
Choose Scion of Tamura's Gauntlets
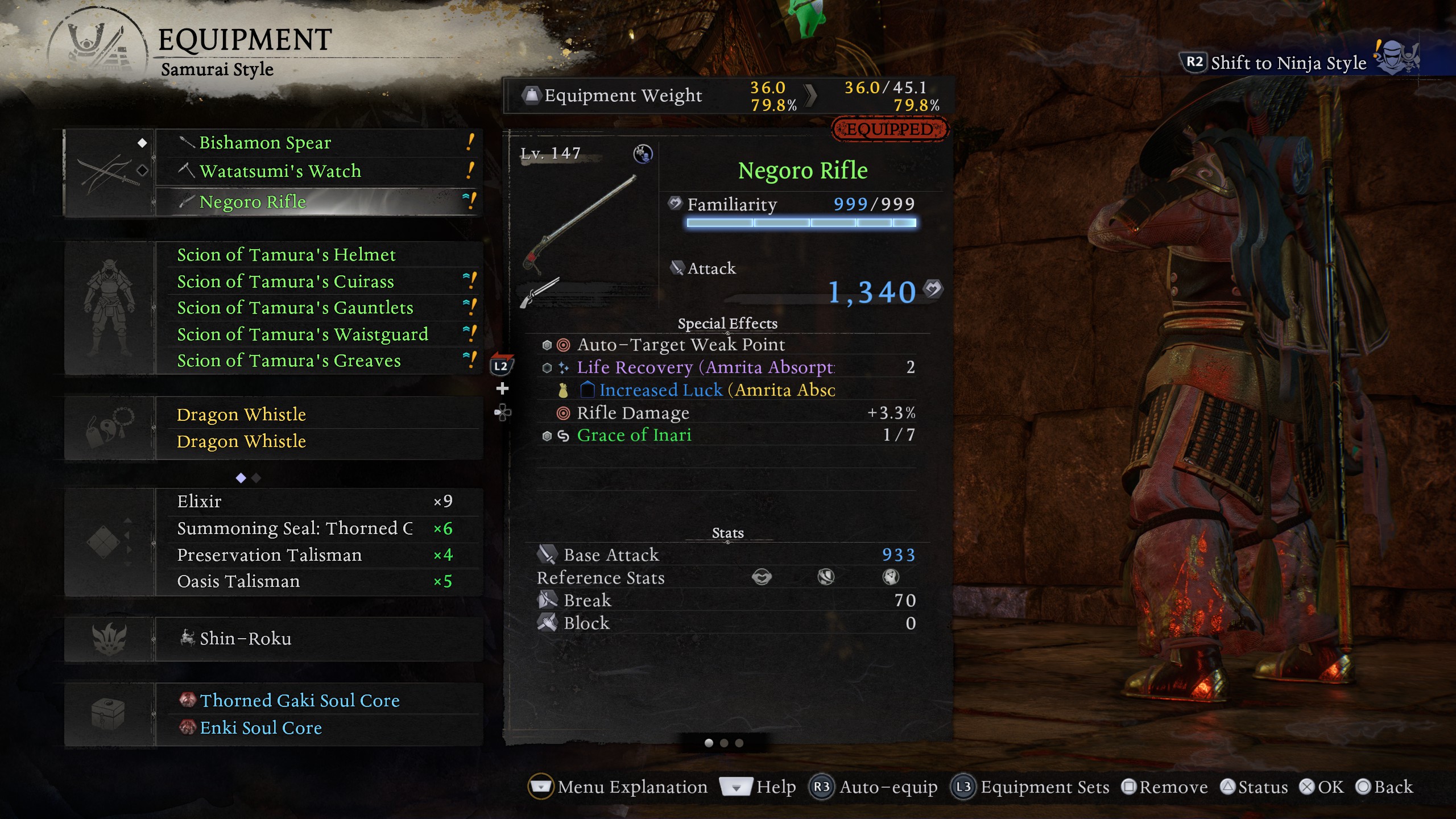click(318, 308)
